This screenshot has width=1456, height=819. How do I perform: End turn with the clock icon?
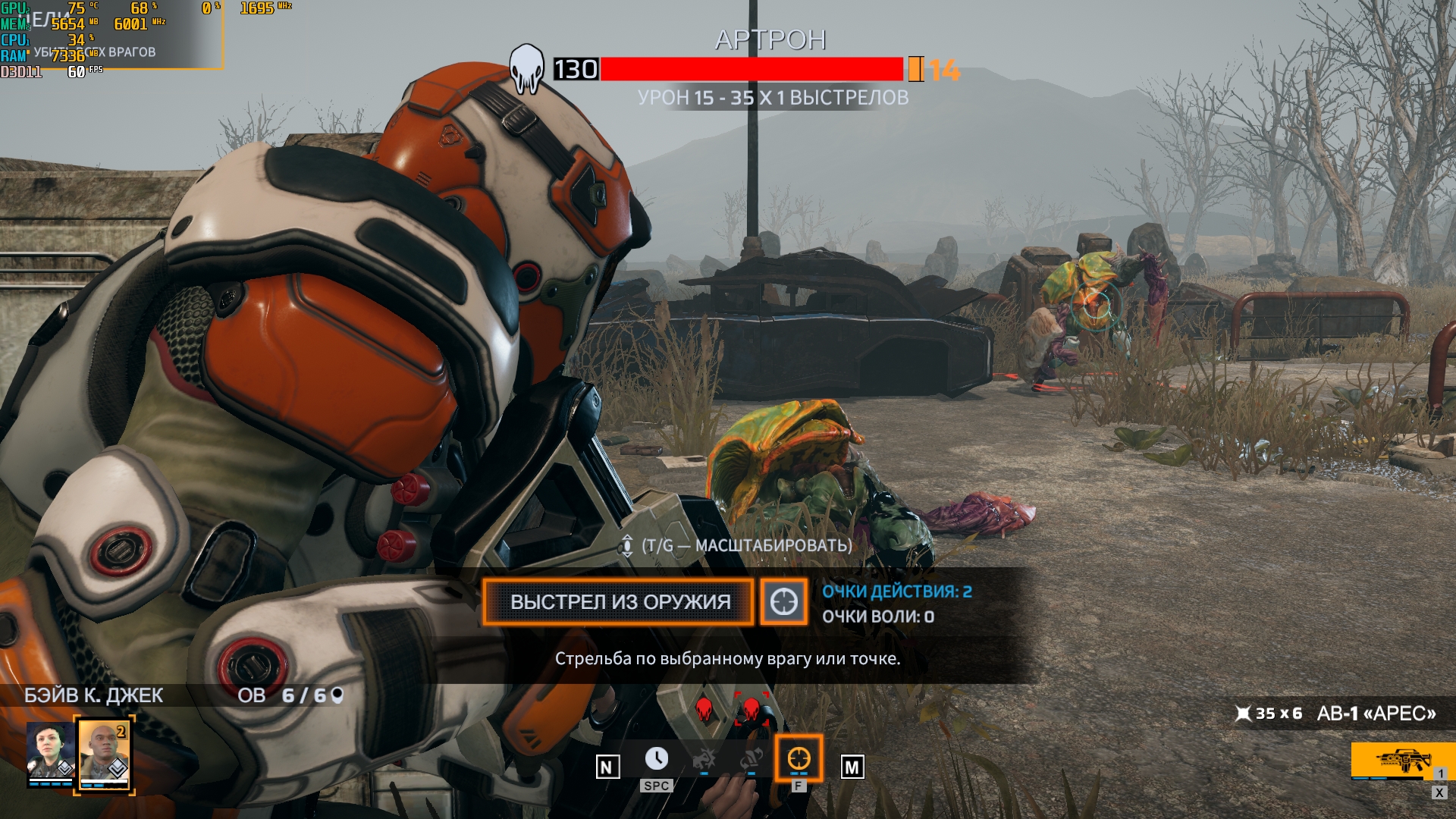(656, 759)
